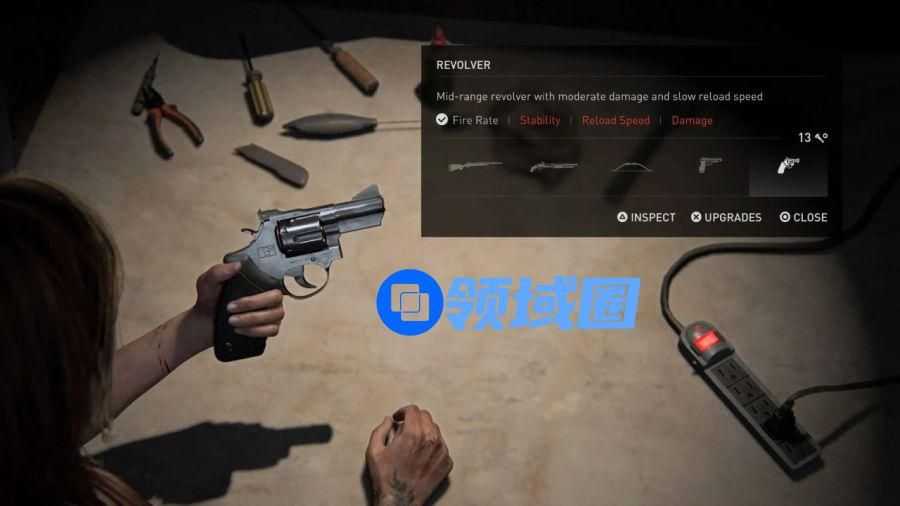Screen dimensions: 900x506
Task: Select the highlighted revolver weapon slot
Action: pos(788,167)
